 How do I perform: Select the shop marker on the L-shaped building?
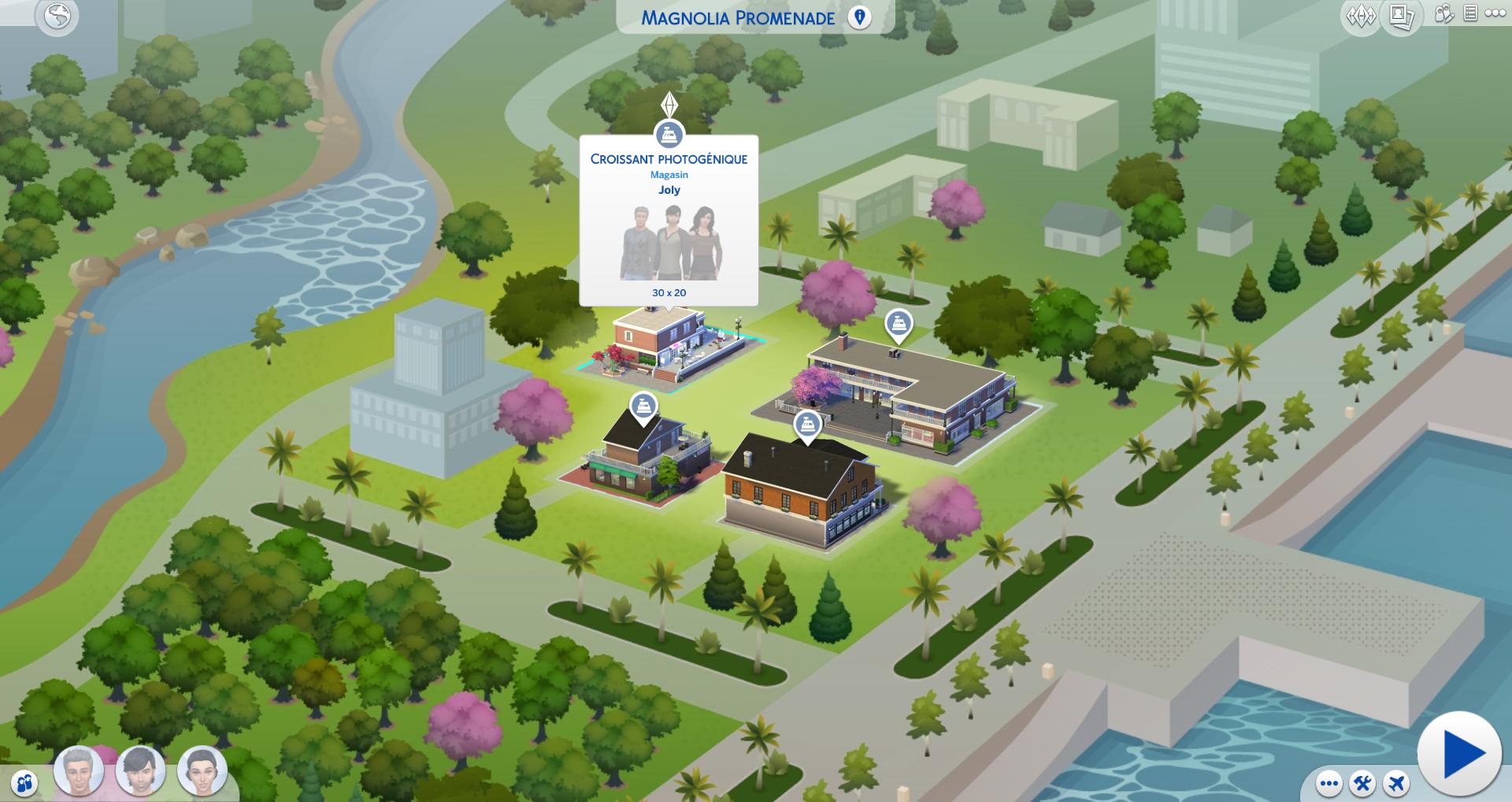pos(899,323)
